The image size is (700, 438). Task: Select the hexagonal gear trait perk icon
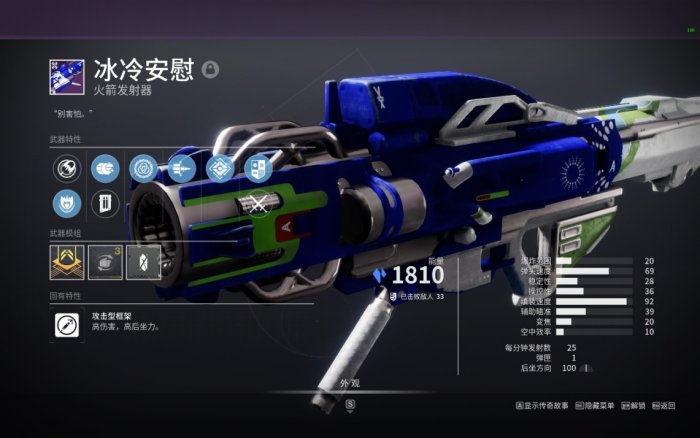(144, 167)
